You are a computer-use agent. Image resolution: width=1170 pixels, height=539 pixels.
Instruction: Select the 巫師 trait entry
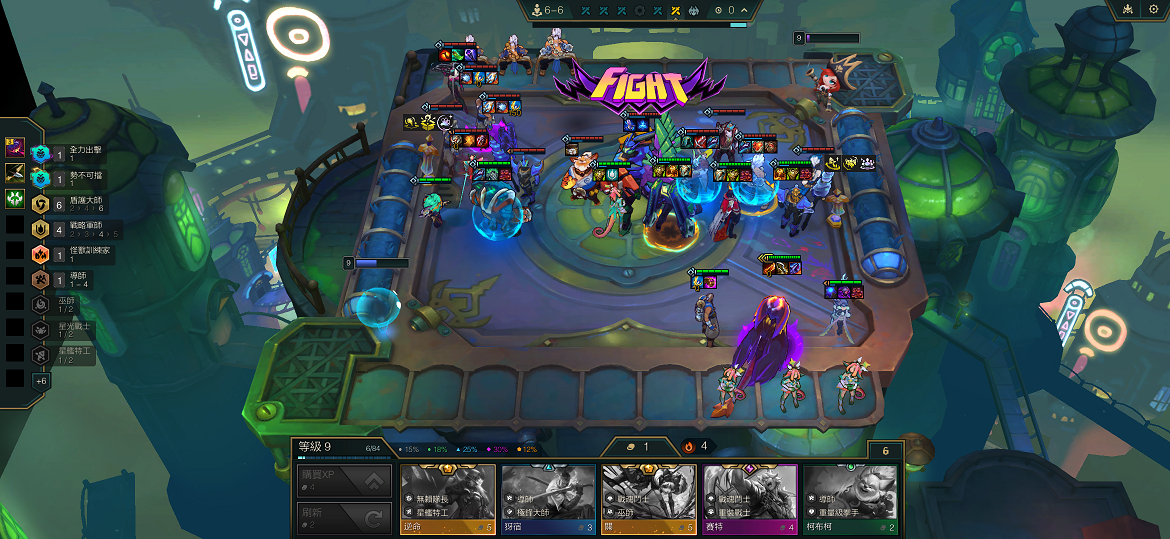(65, 305)
